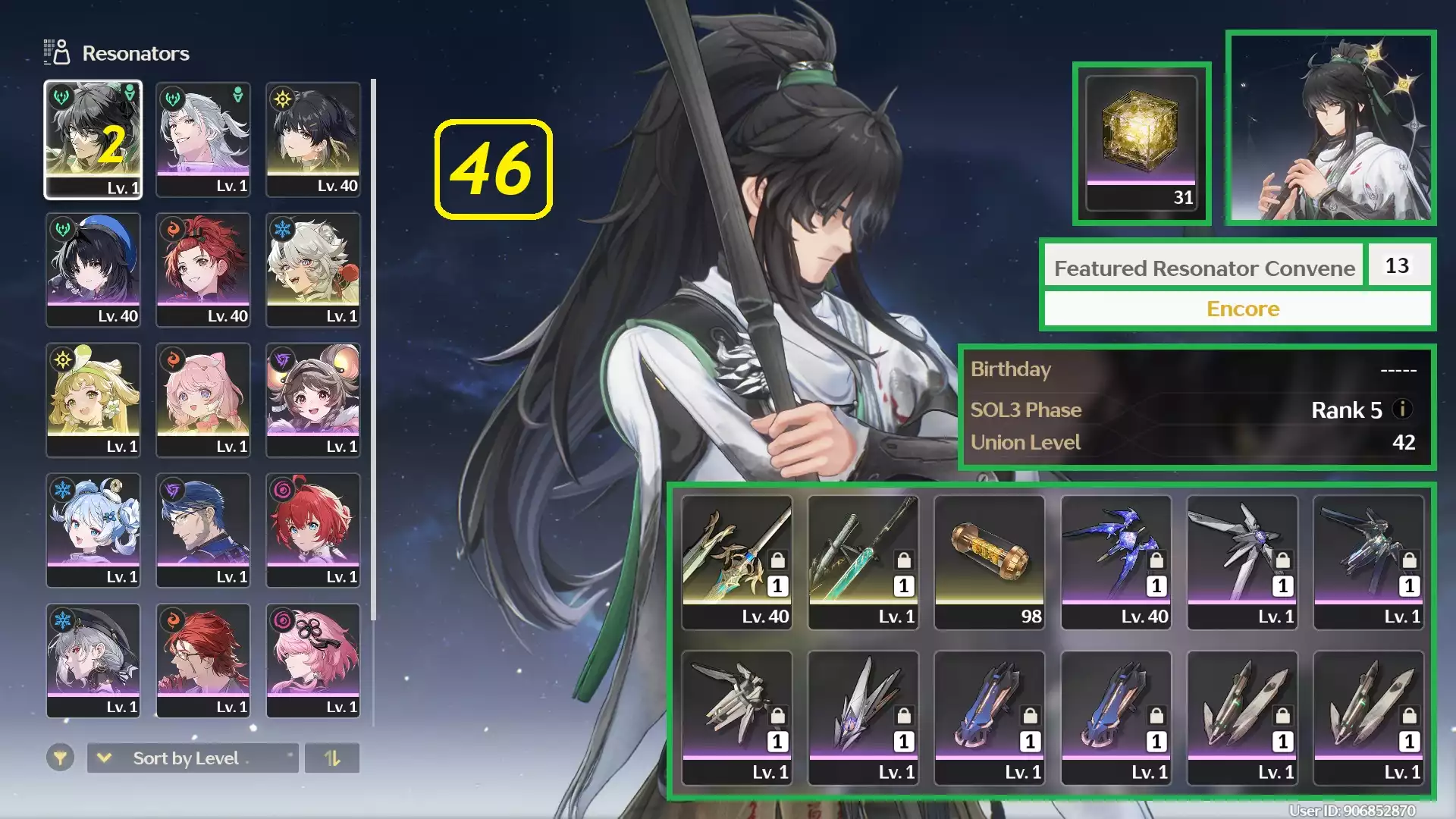Select the golden capsule item with count 98

990,562
